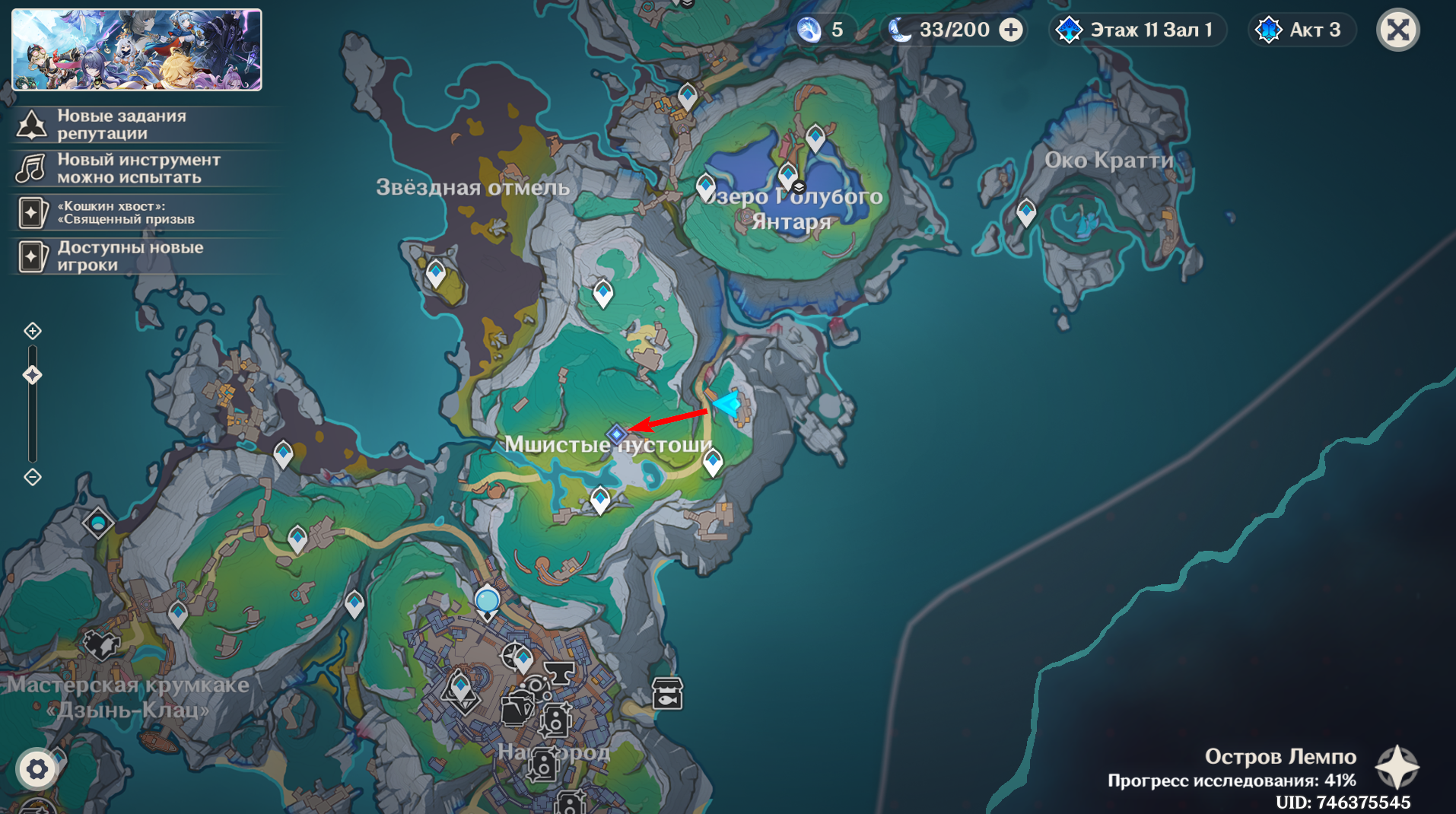This screenshot has width=1456, height=814.
Task: Open the event banner thumbnail
Action: [137, 50]
